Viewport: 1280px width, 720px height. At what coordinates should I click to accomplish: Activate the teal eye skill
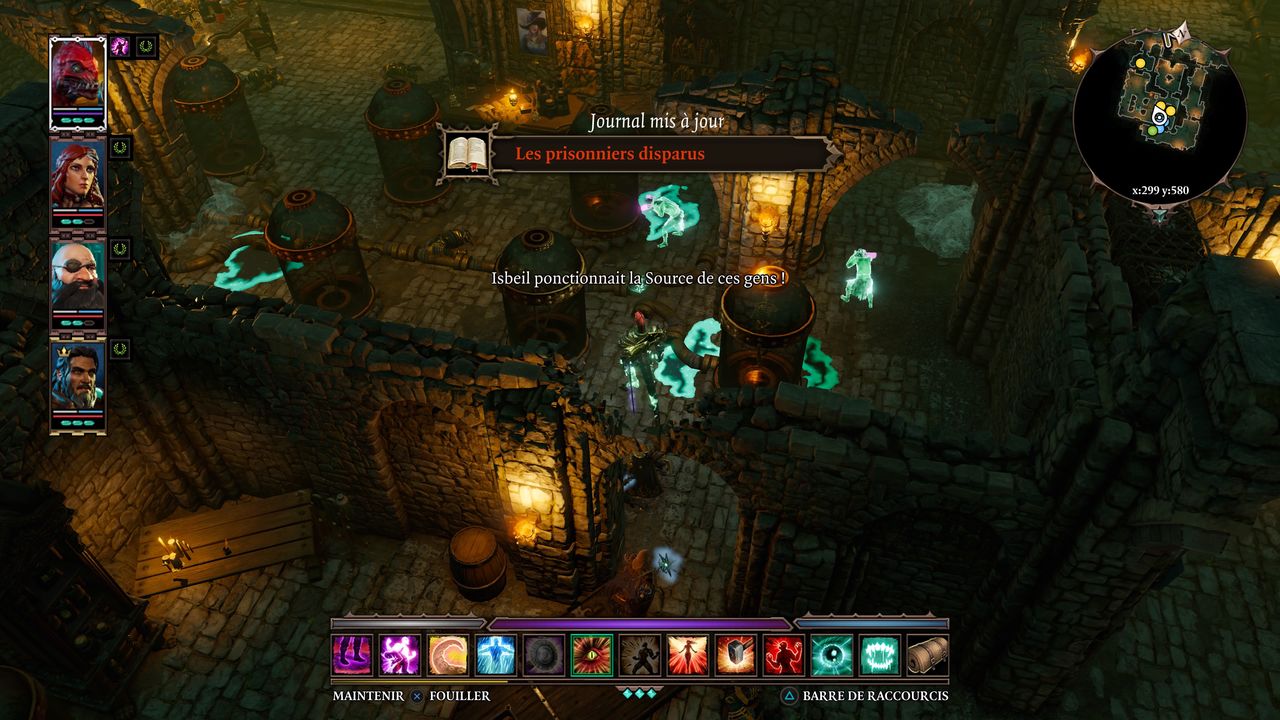(832, 655)
